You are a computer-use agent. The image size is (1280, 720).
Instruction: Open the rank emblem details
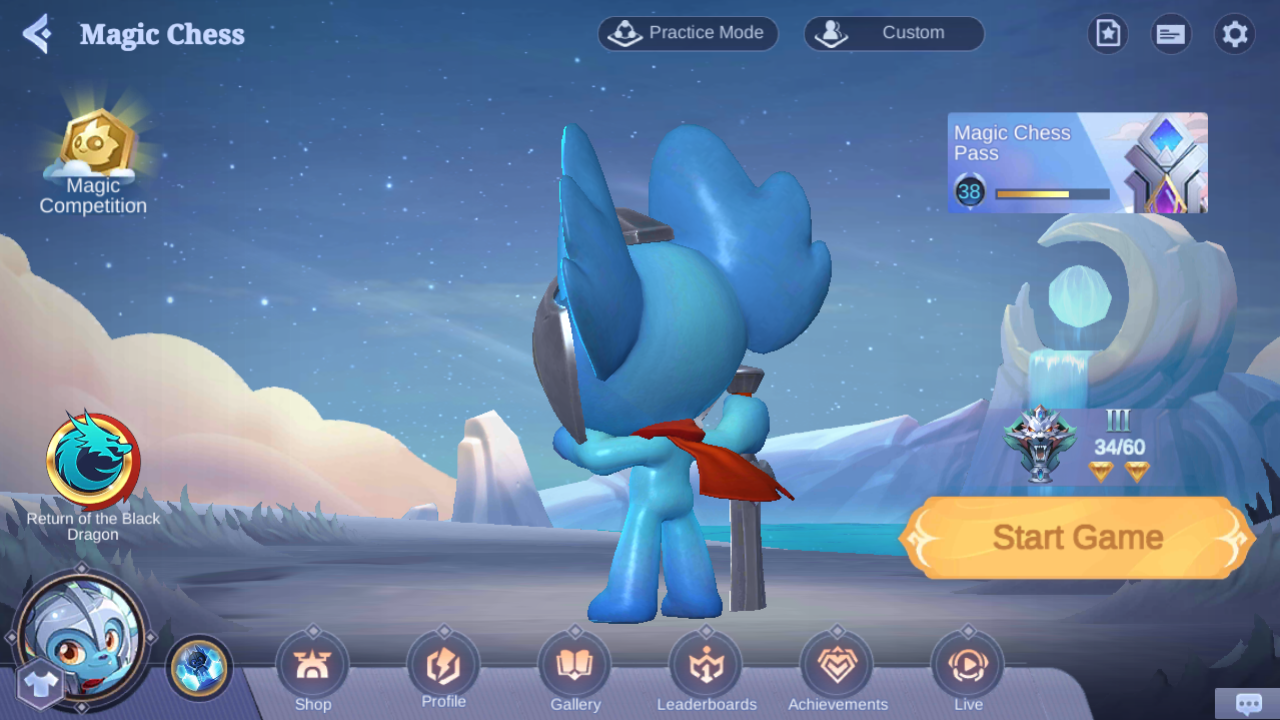(1040, 445)
